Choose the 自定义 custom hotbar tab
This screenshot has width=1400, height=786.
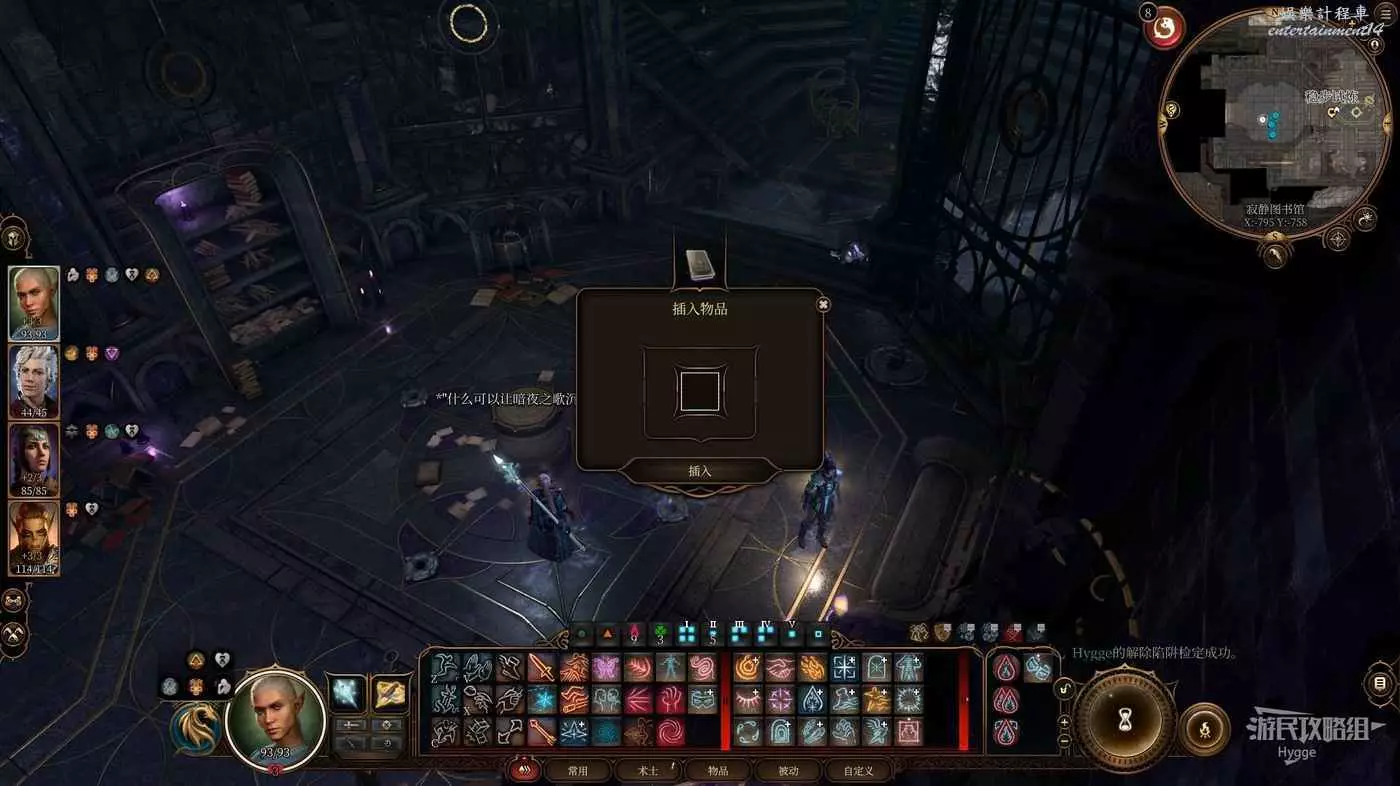[858, 770]
